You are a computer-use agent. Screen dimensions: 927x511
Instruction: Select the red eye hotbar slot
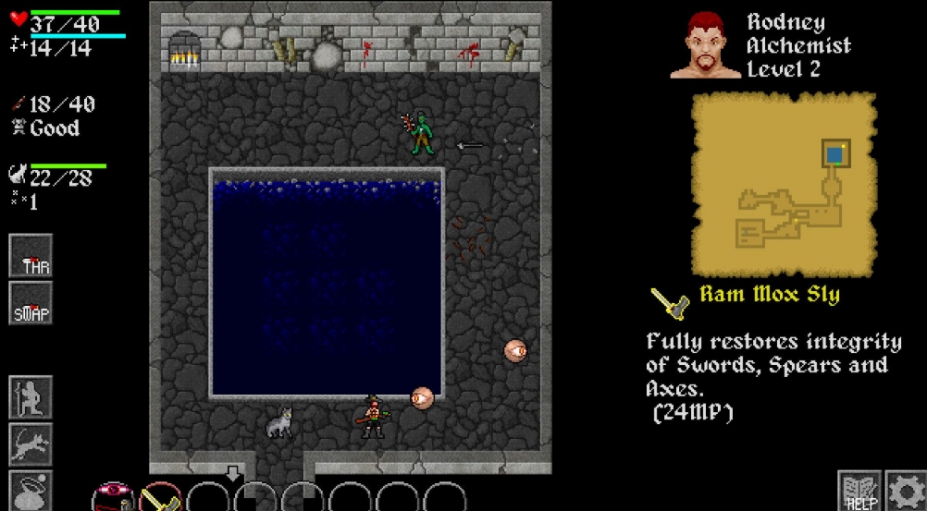click(x=113, y=498)
